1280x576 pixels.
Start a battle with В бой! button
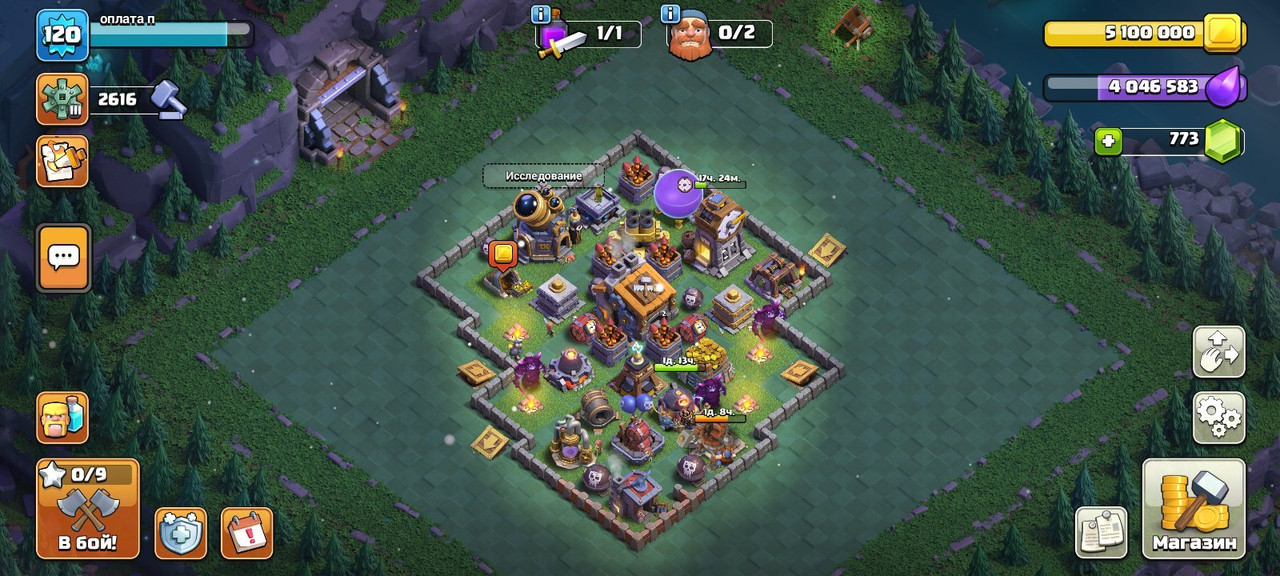coord(87,509)
